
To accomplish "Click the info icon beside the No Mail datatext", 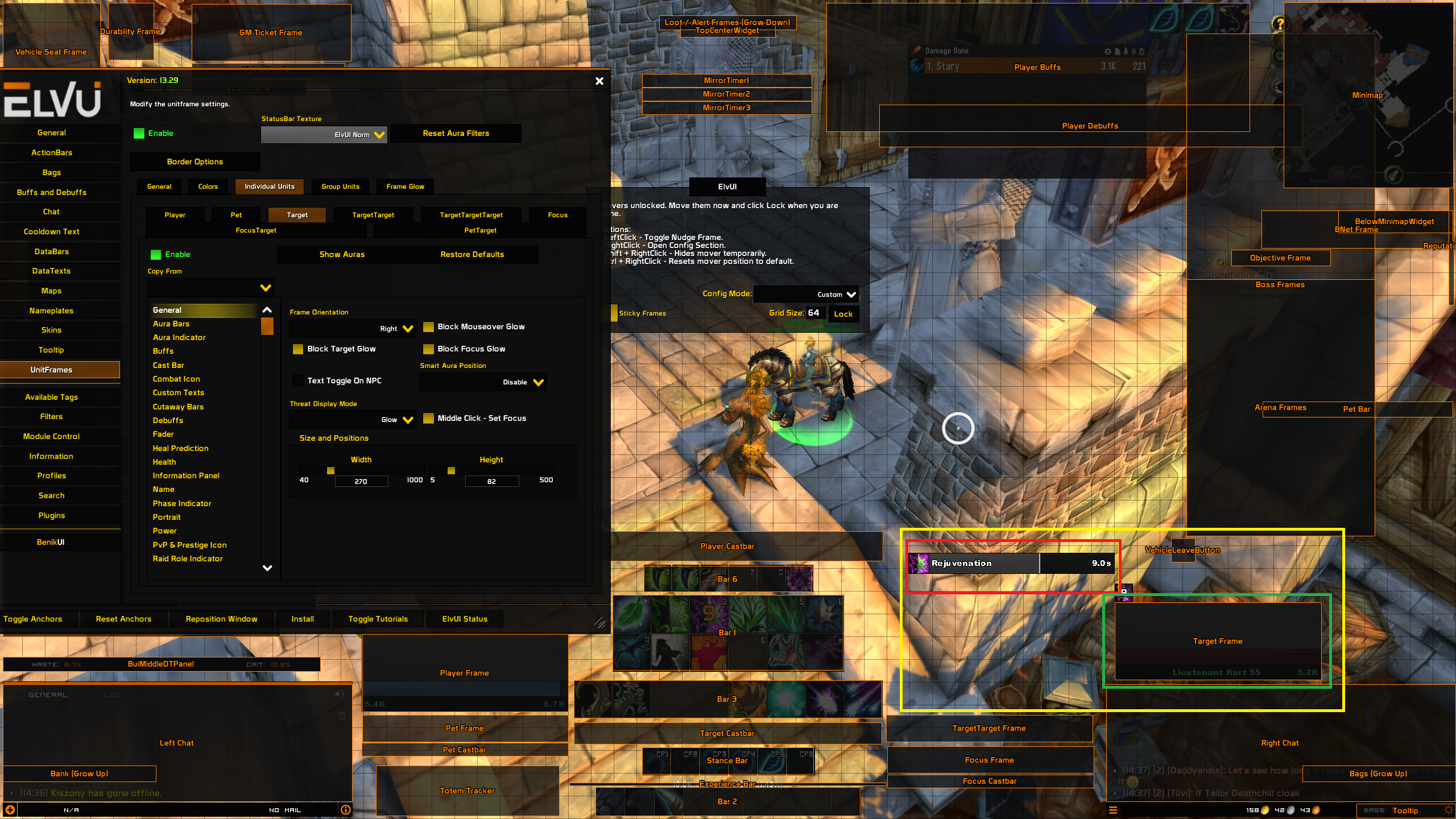I will (x=346, y=810).
